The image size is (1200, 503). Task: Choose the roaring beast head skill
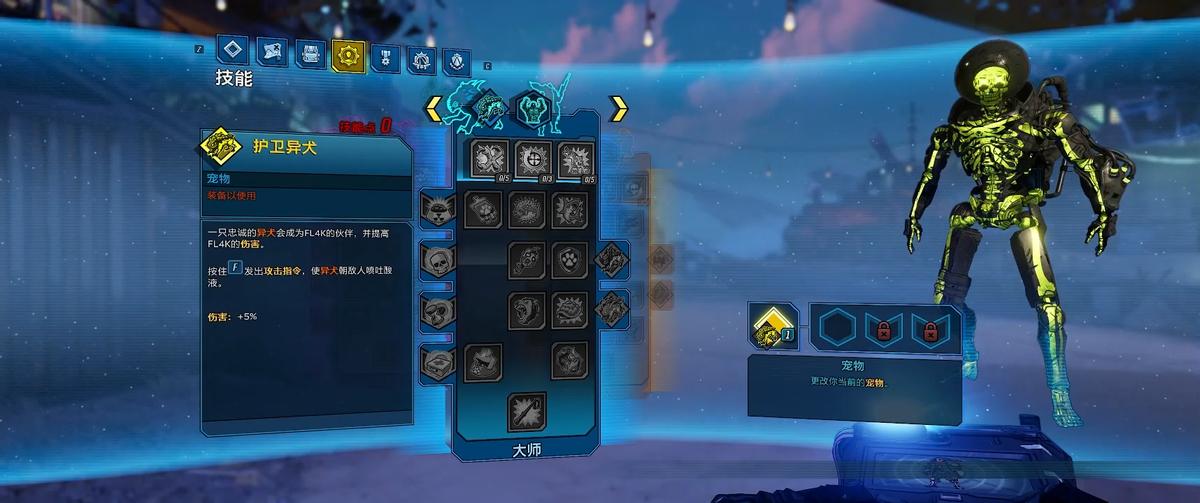point(527,310)
